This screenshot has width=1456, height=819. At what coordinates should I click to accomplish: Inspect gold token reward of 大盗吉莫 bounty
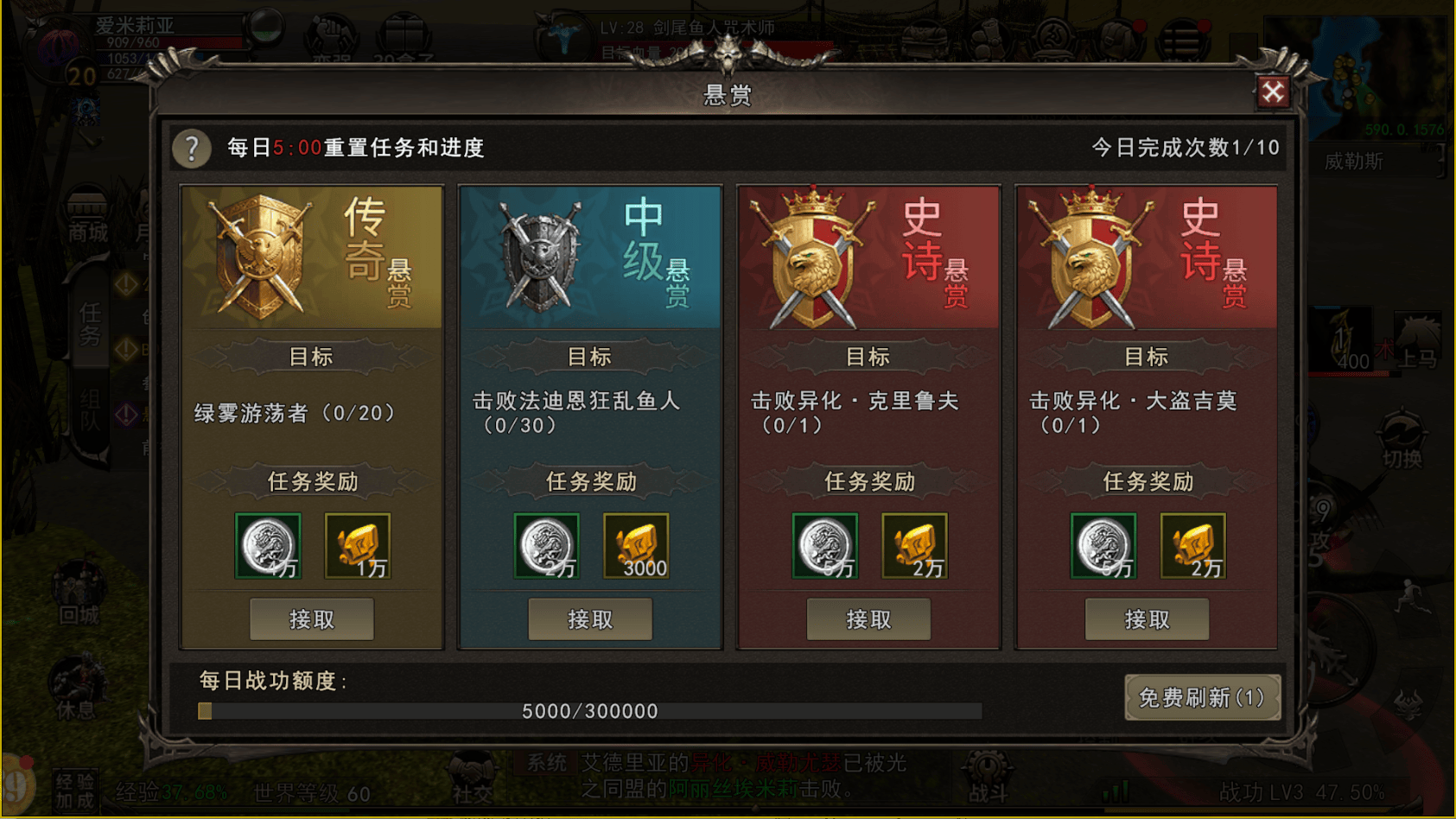[x=1192, y=546]
